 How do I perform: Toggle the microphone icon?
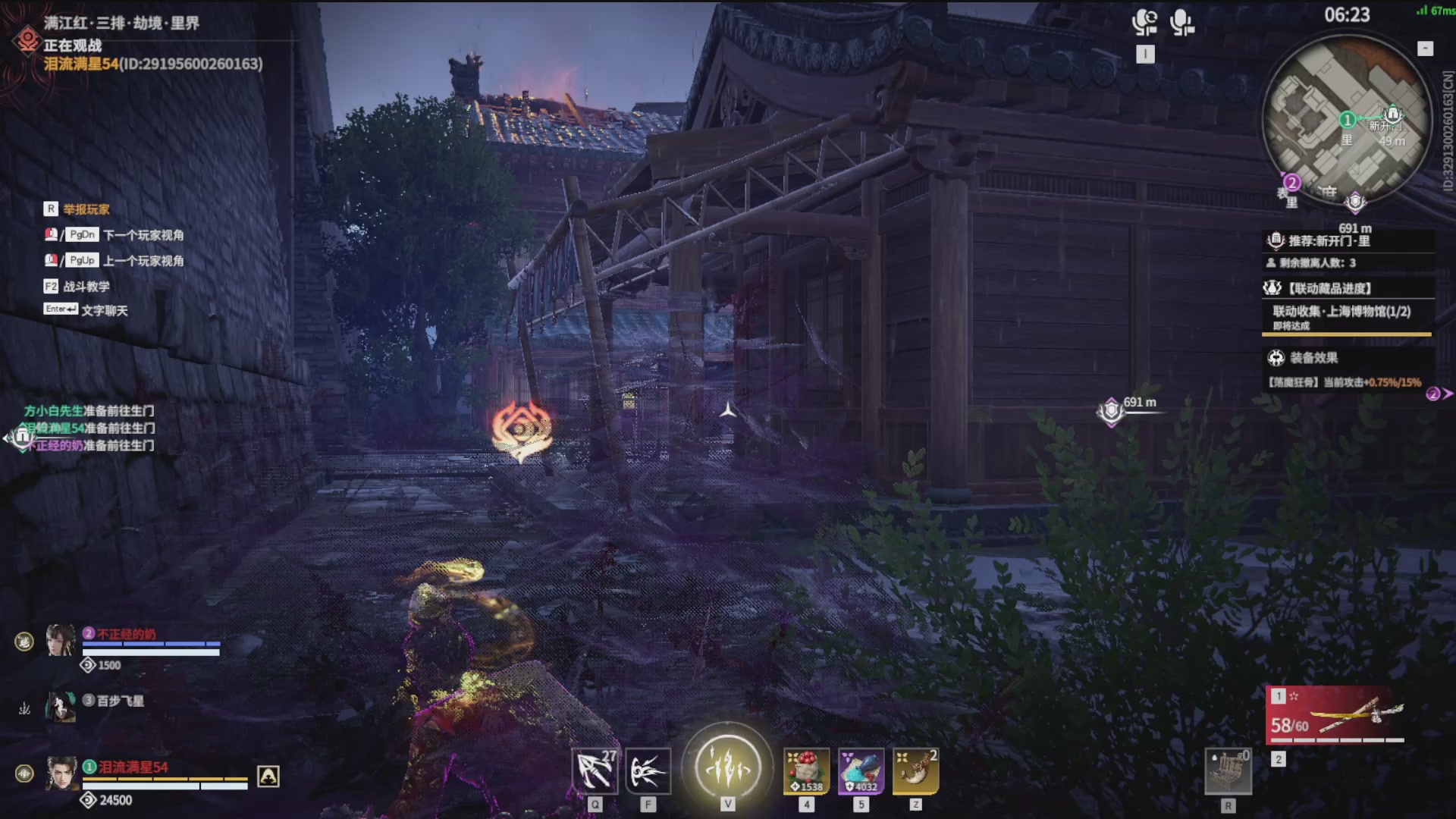click(1181, 23)
